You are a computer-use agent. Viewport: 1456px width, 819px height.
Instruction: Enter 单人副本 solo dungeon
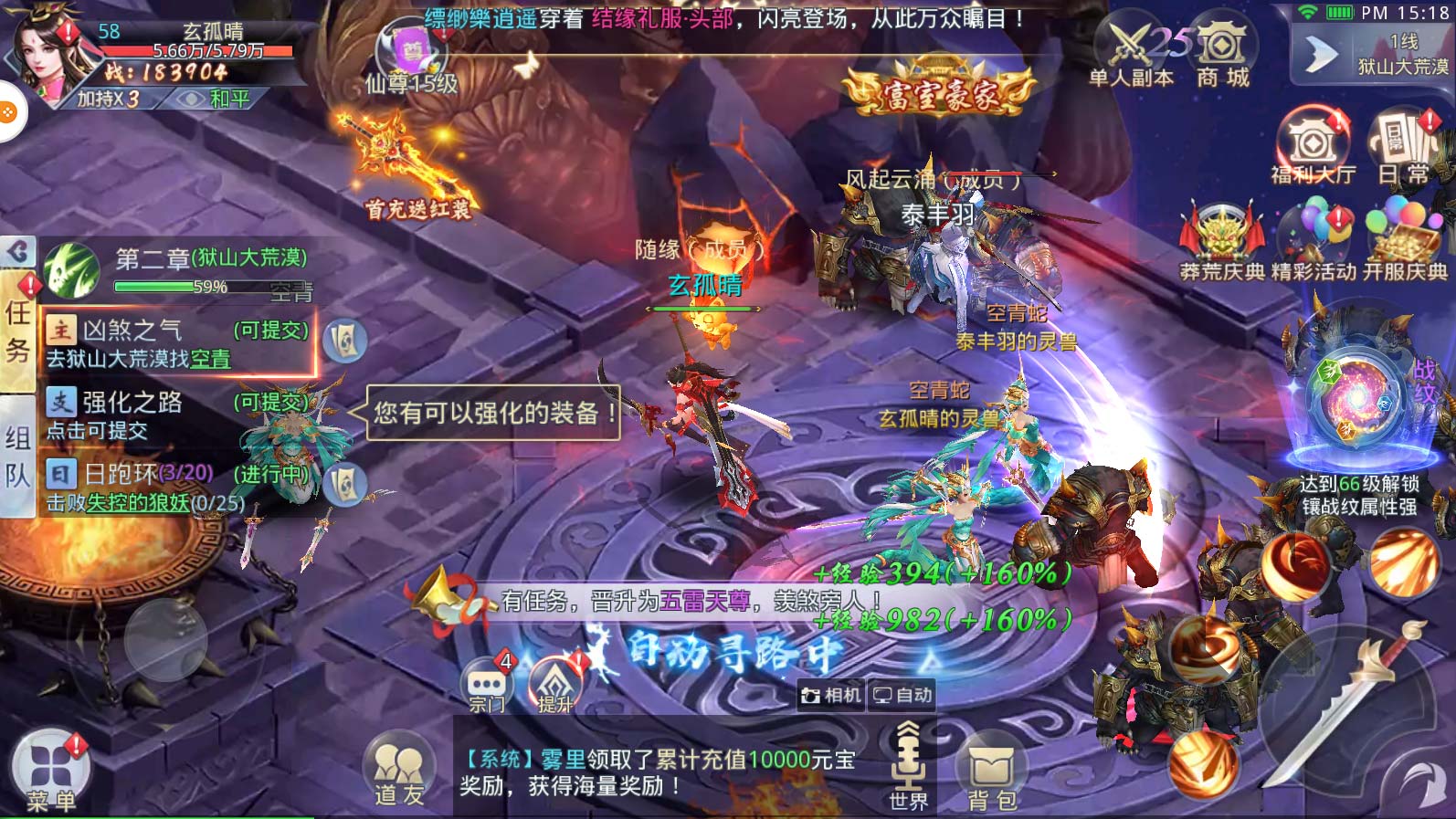point(1131,53)
